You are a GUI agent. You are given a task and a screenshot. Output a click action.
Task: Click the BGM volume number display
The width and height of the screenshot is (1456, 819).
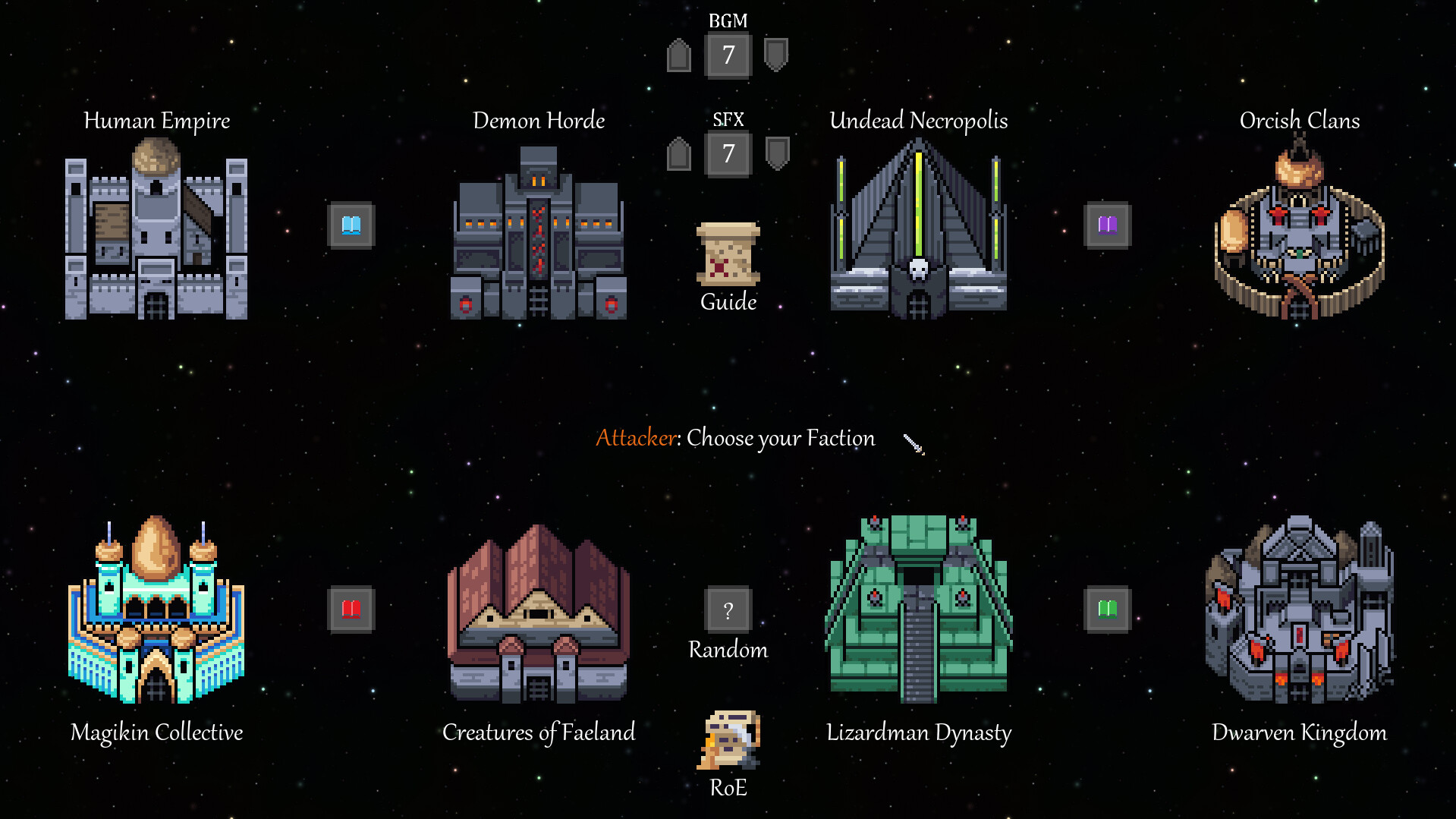pos(728,55)
